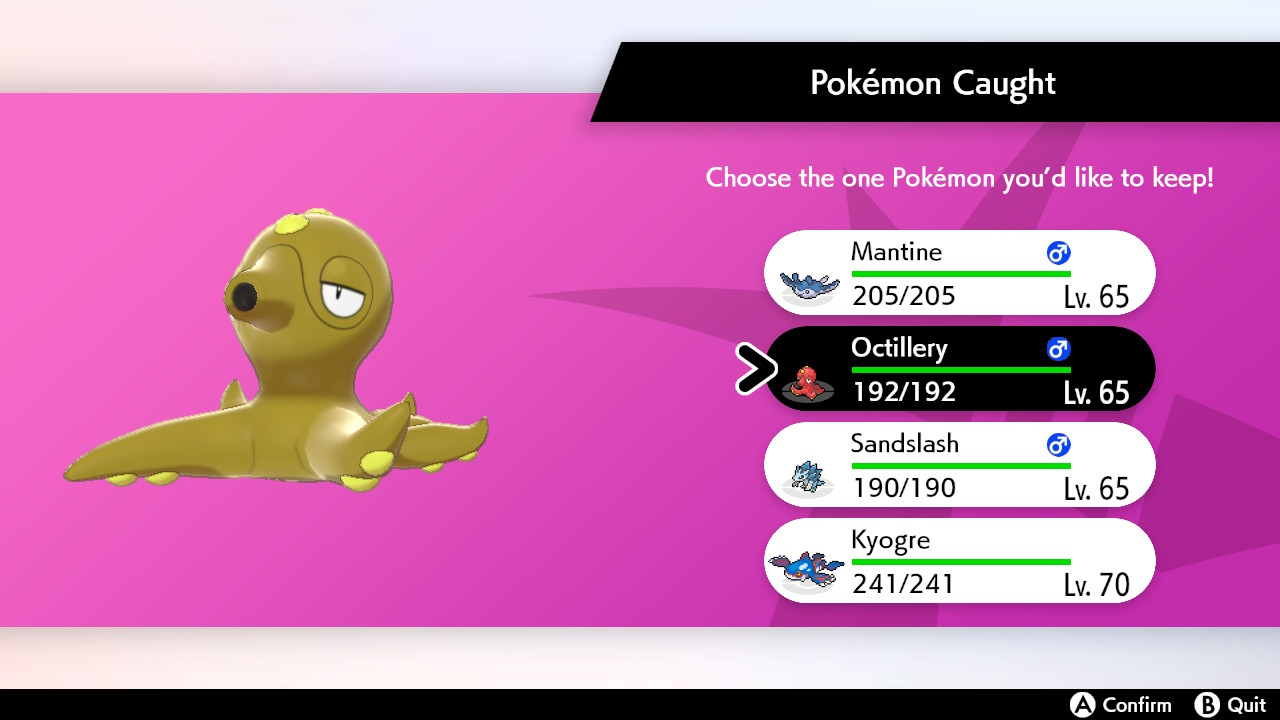Click the A Confirm button icon
The height and width of the screenshot is (720, 1280).
coord(1081,705)
